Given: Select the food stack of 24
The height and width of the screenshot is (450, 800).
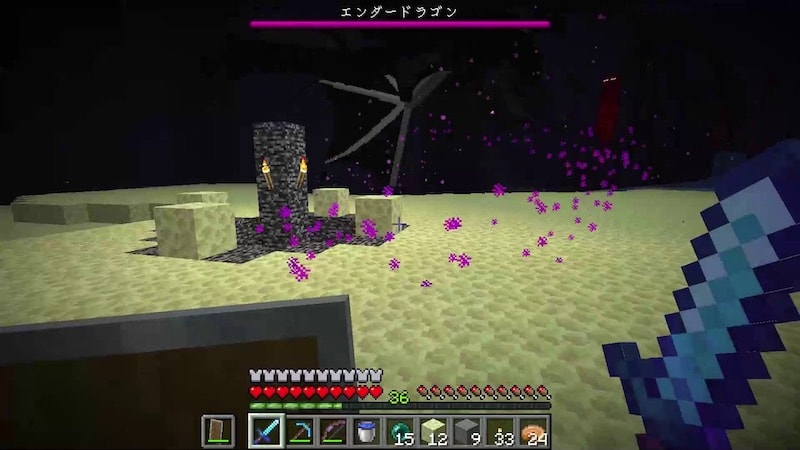Looking at the screenshot, I should (534, 431).
